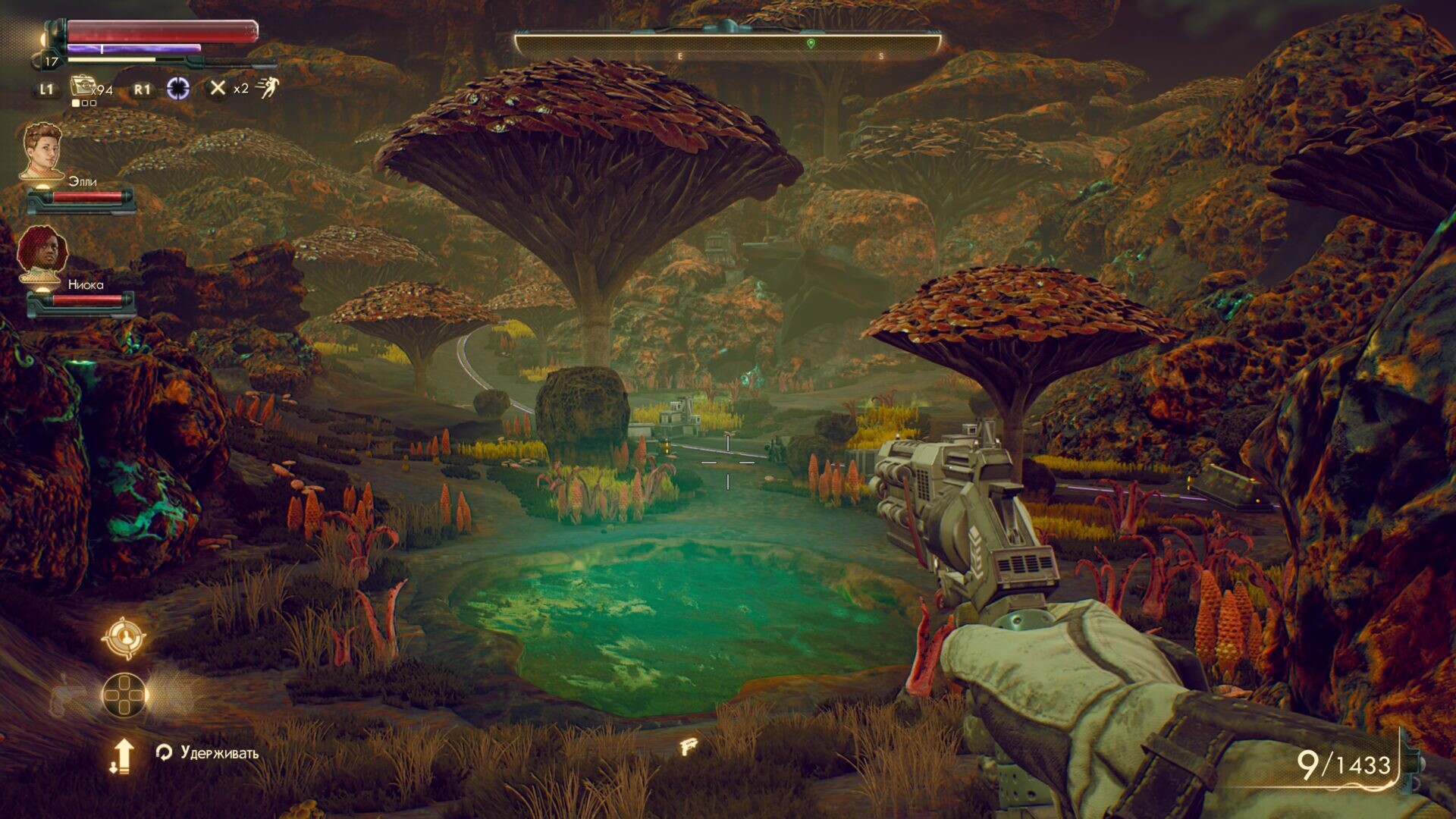Click the running figure dodge icon
This screenshot has height=819, width=1456.
click(x=267, y=88)
